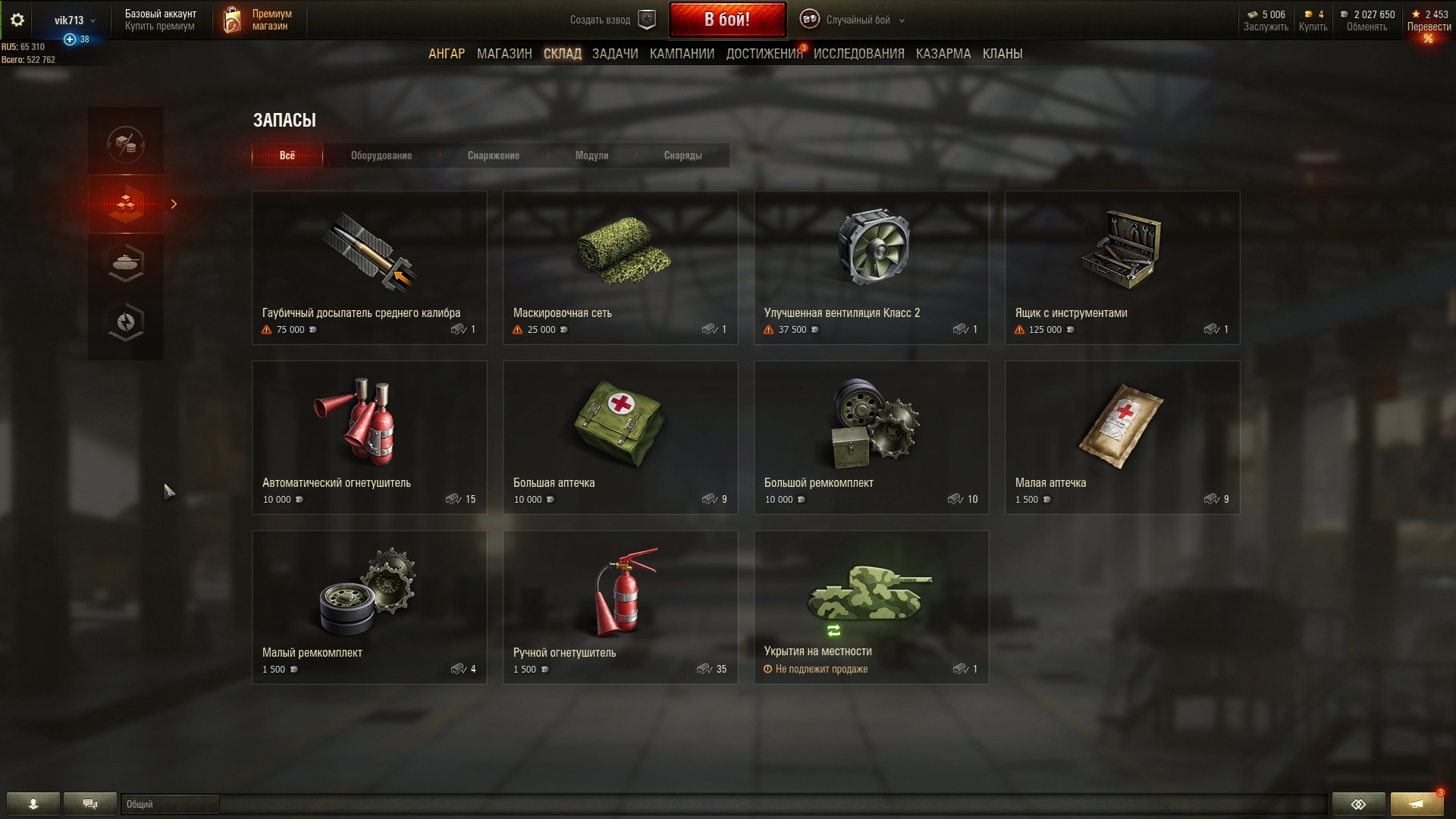Viewport: 1456px width, 819px height.
Task: Click the Создать взвод button
Action: click(611, 20)
